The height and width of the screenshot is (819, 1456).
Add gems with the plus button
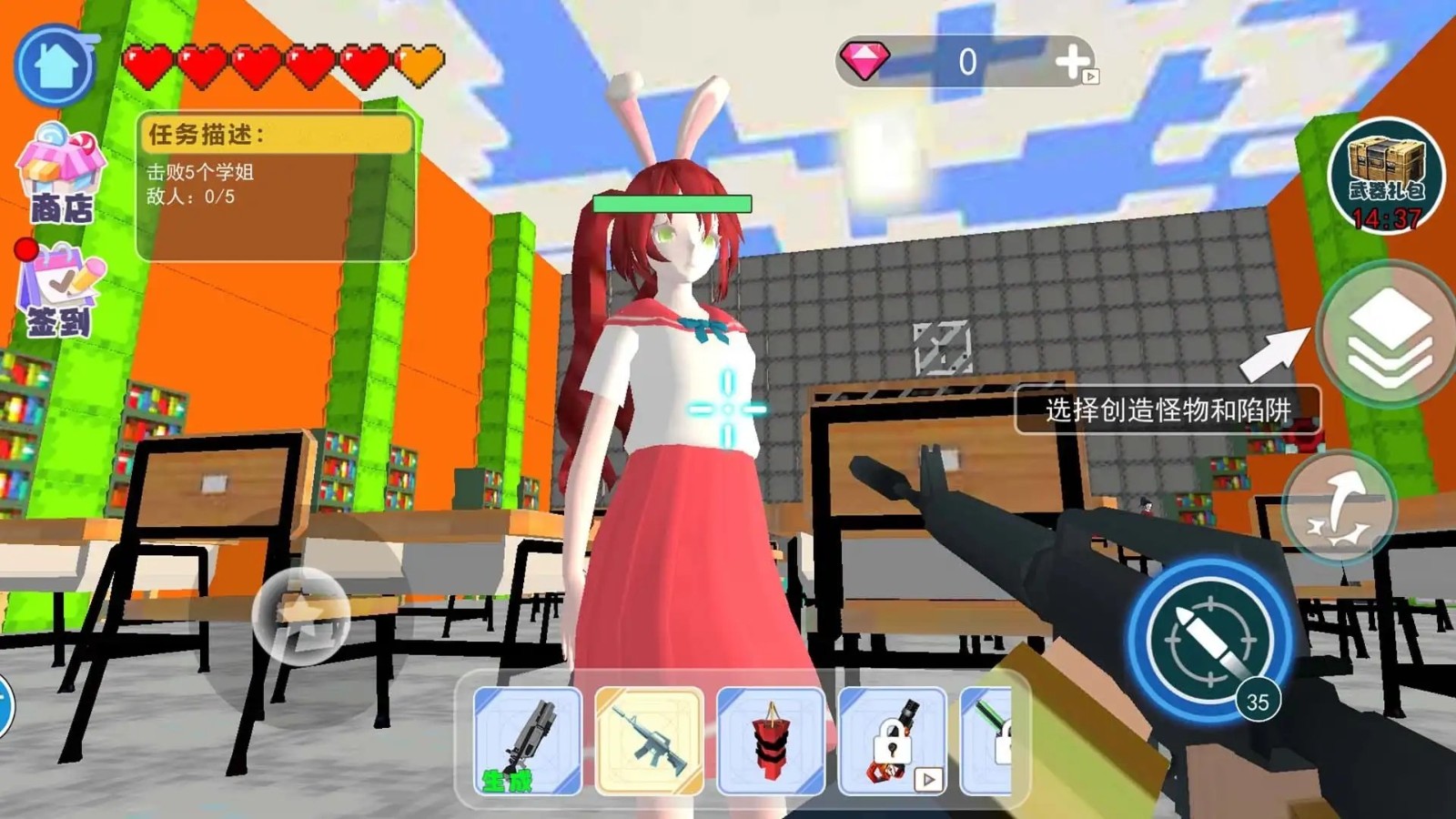click(x=1073, y=62)
